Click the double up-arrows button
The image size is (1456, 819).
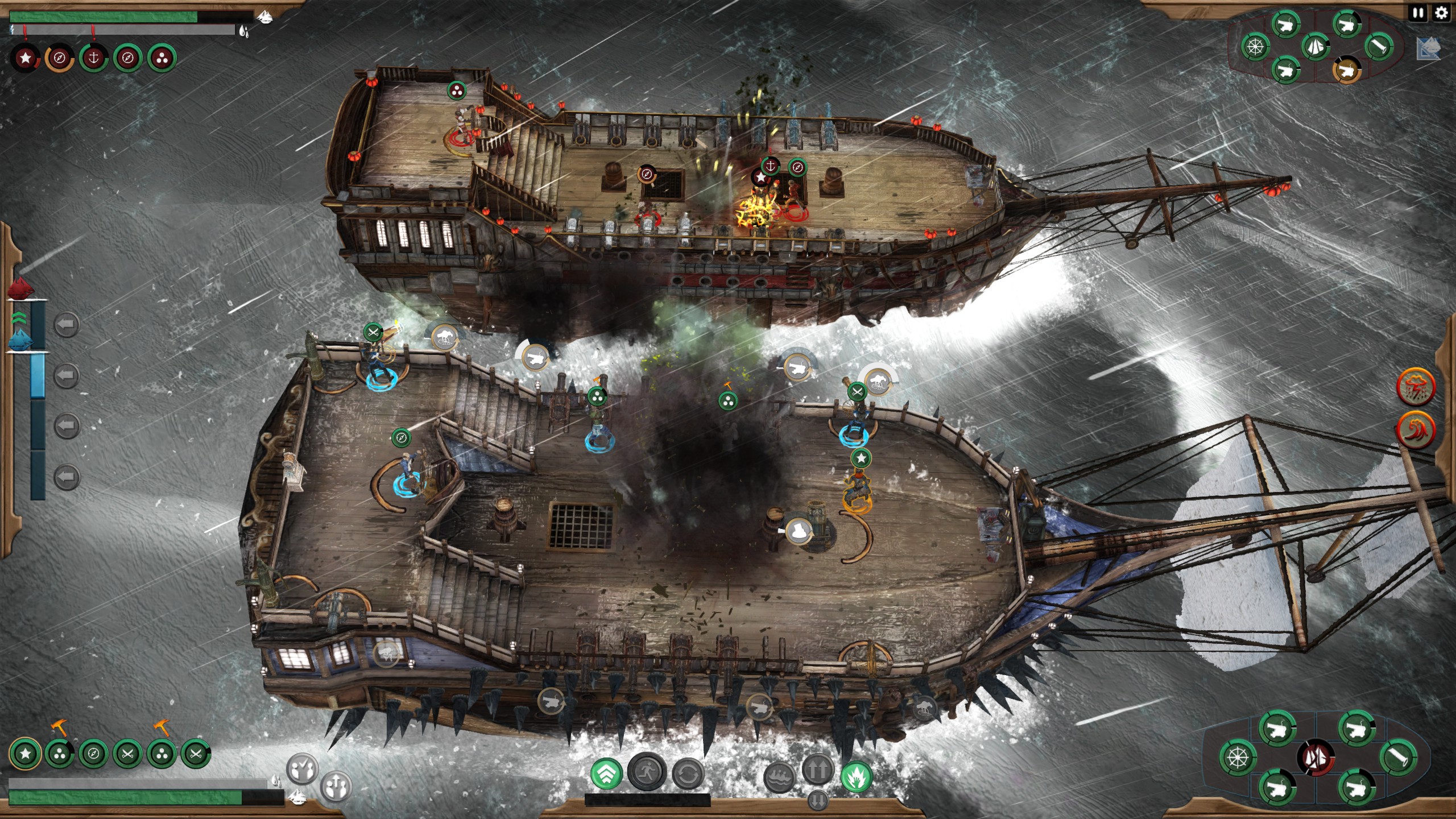(817, 769)
